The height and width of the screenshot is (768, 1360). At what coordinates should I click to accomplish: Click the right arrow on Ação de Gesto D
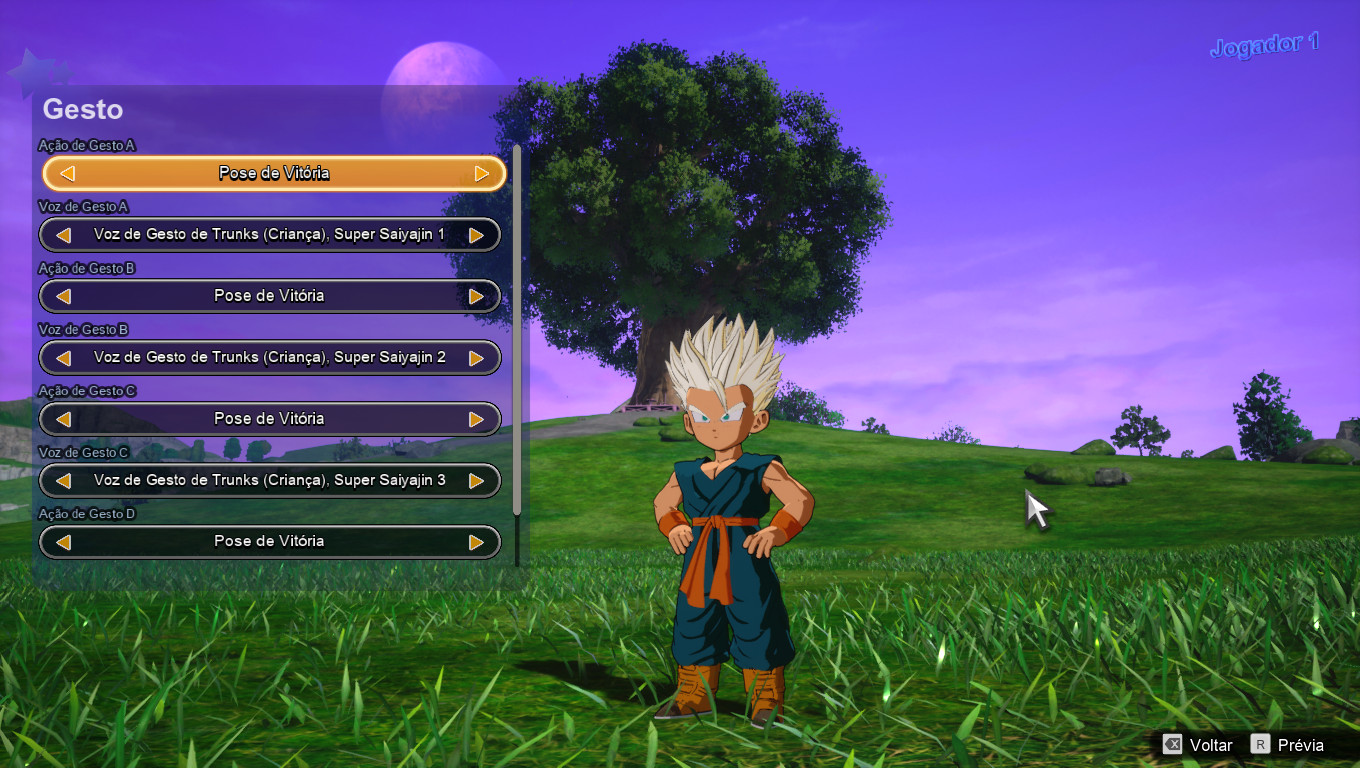pos(478,541)
